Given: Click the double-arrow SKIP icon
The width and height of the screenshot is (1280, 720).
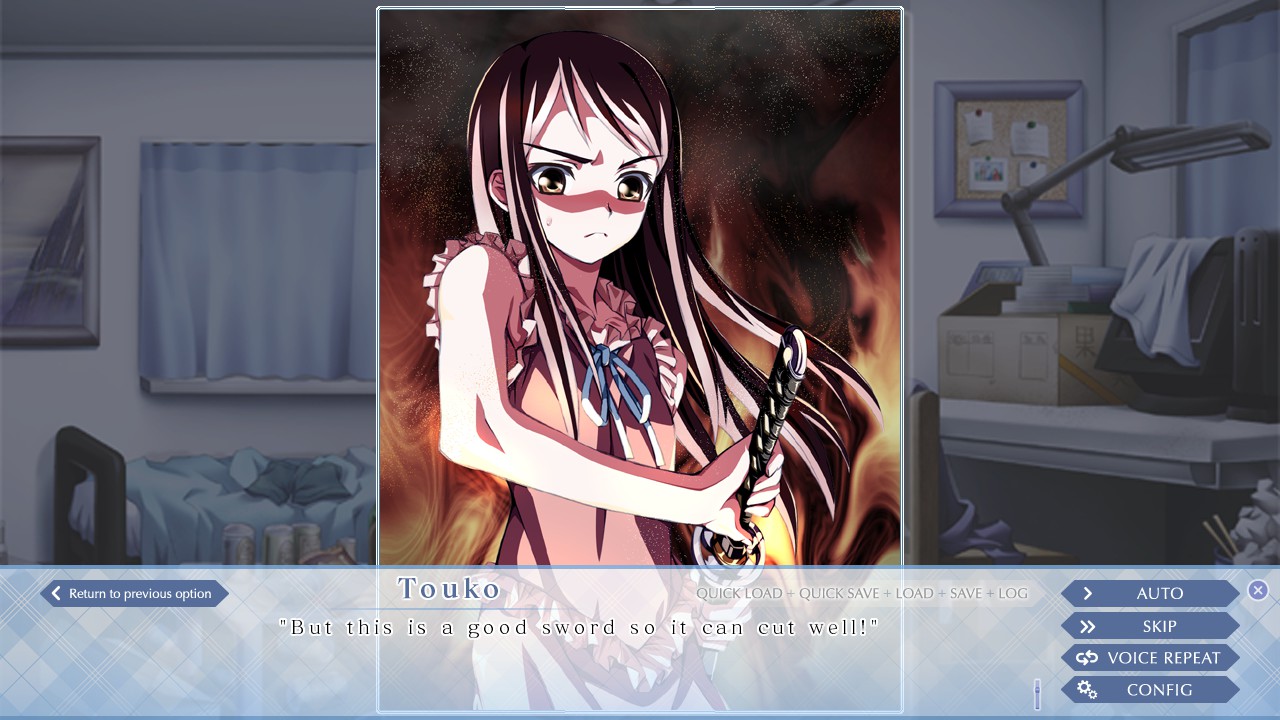Looking at the screenshot, I should [x=1086, y=626].
